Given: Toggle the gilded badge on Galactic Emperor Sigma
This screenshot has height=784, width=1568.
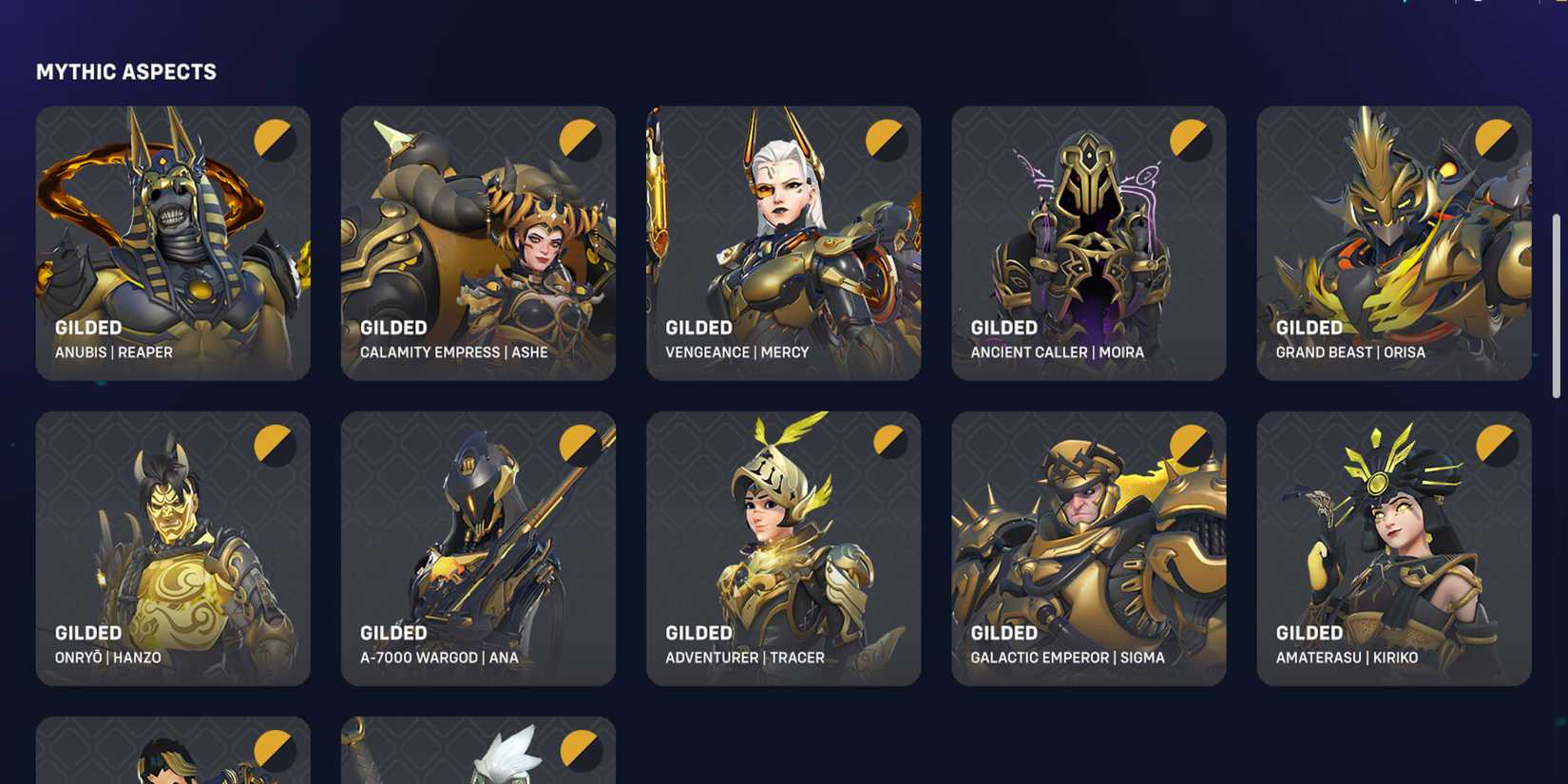Looking at the screenshot, I should tap(1191, 444).
